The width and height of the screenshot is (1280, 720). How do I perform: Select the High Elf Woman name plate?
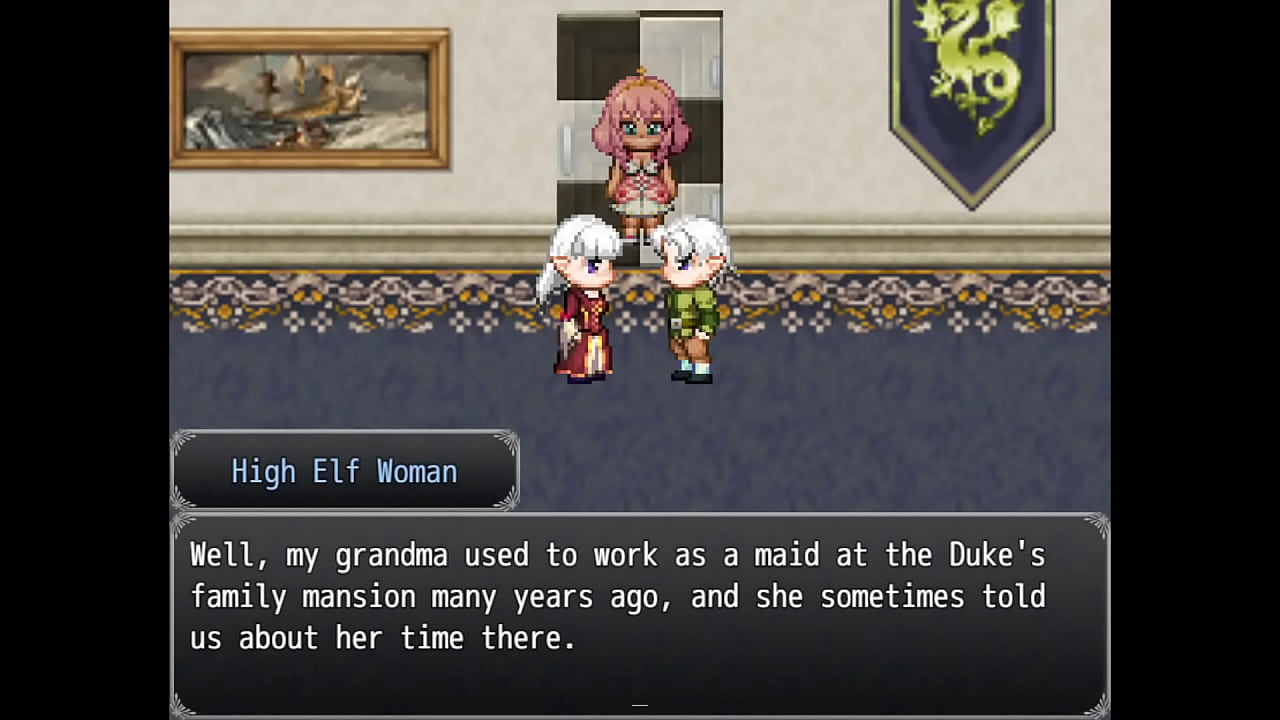coord(345,471)
